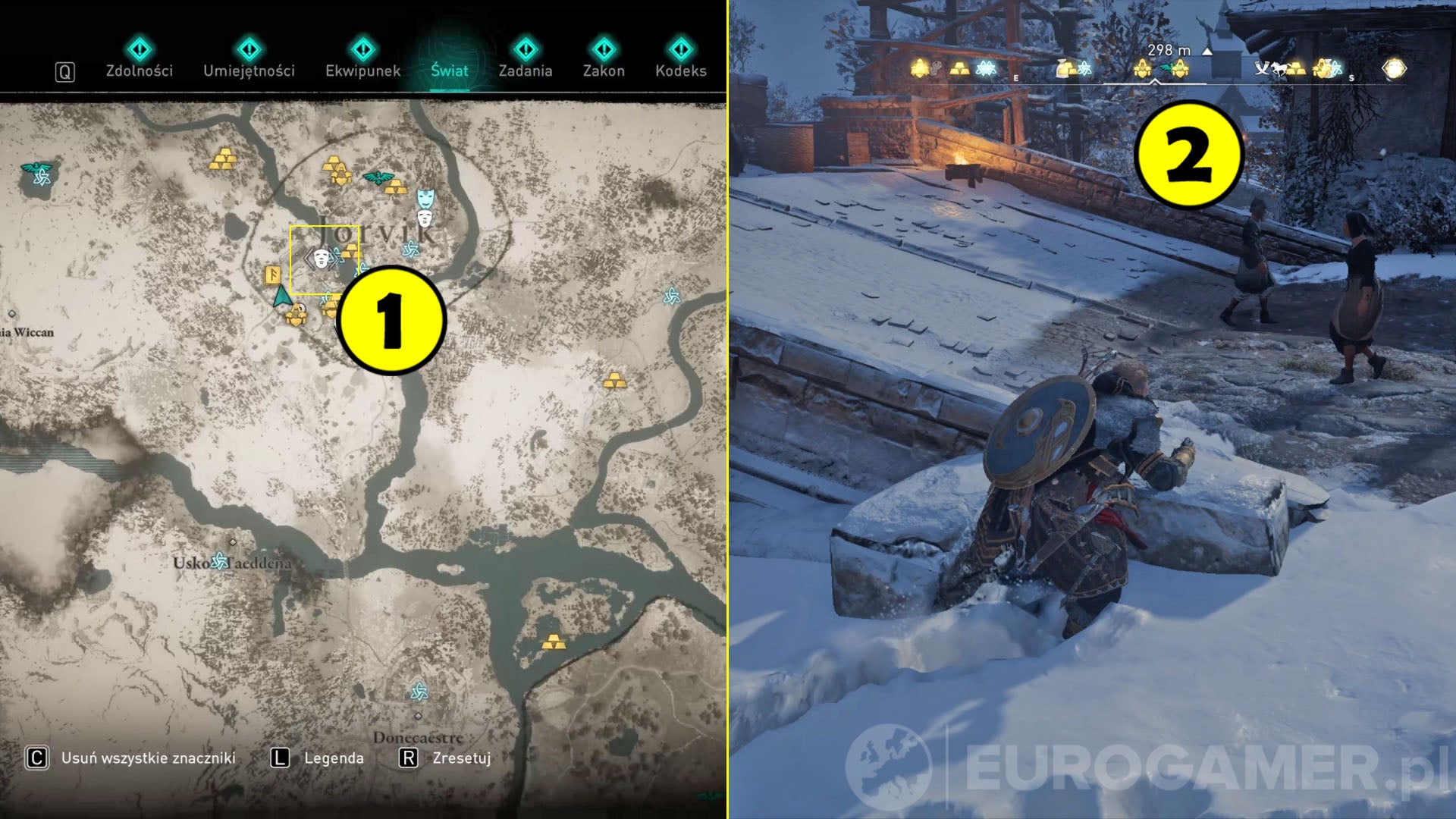1456x819 pixels.
Task: Select the rune stone icon beside the player arrow
Action: pos(273,276)
